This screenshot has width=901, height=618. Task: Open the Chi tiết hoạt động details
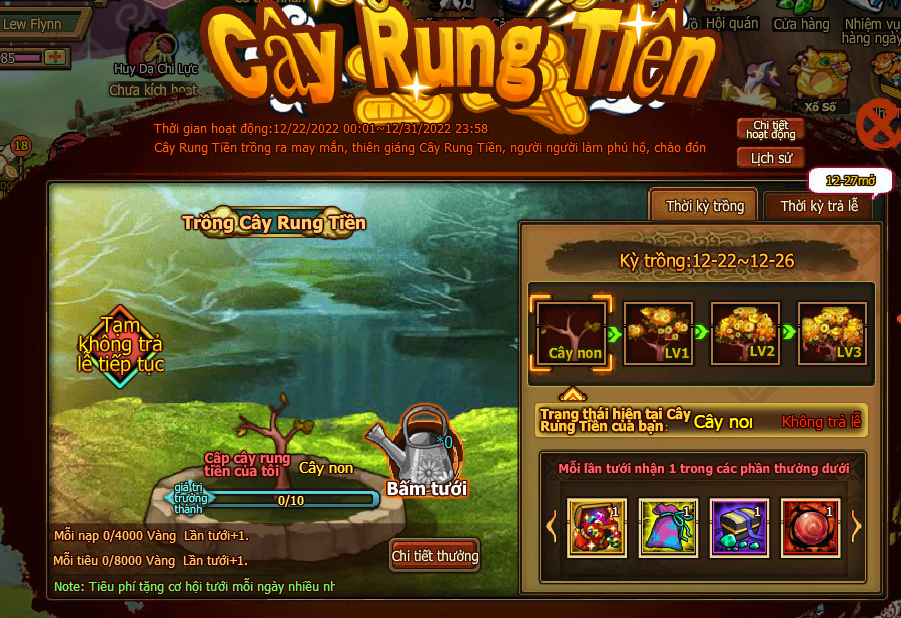click(x=770, y=129)
